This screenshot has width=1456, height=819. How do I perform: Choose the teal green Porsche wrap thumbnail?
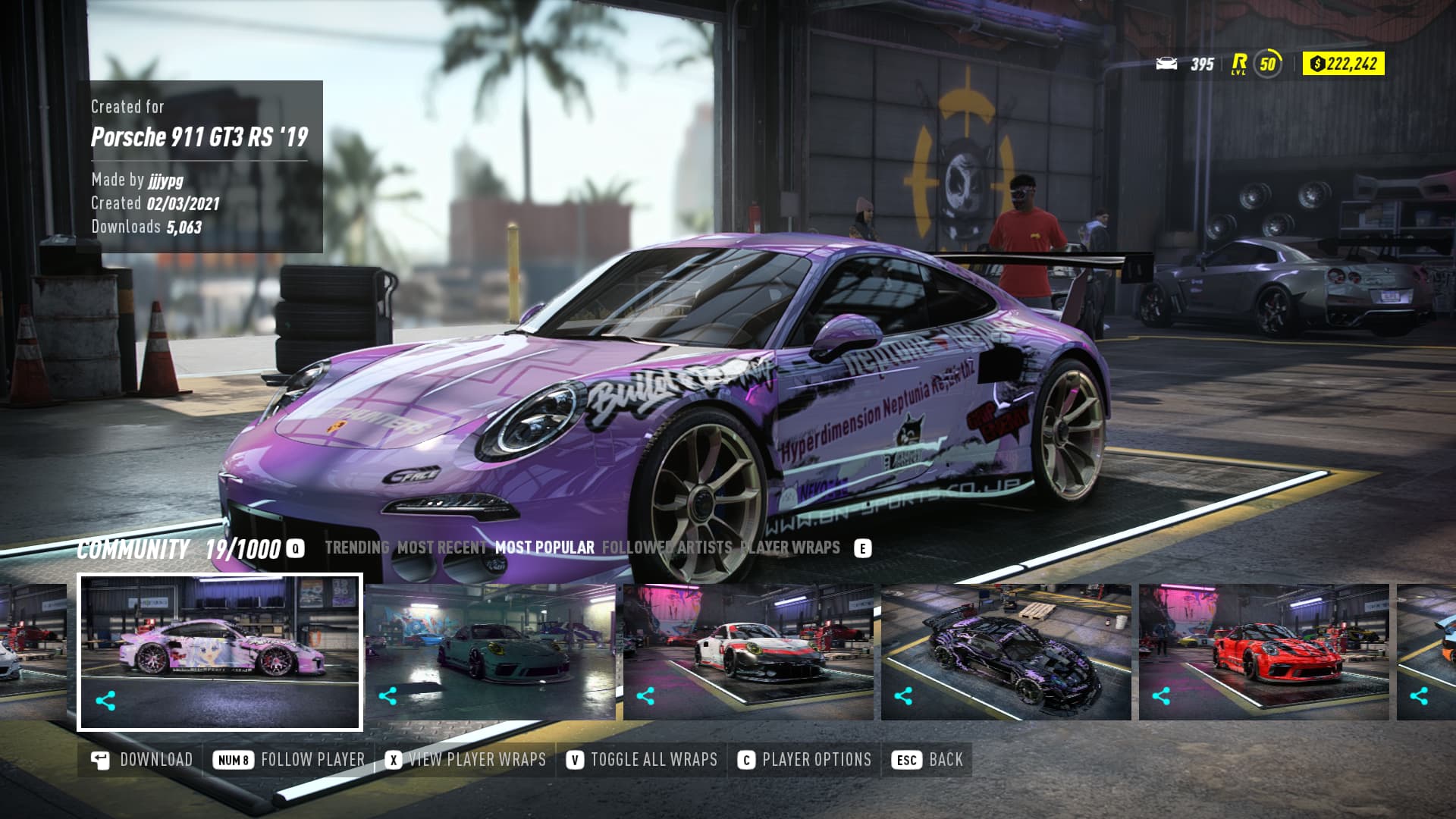coord(491,651)
